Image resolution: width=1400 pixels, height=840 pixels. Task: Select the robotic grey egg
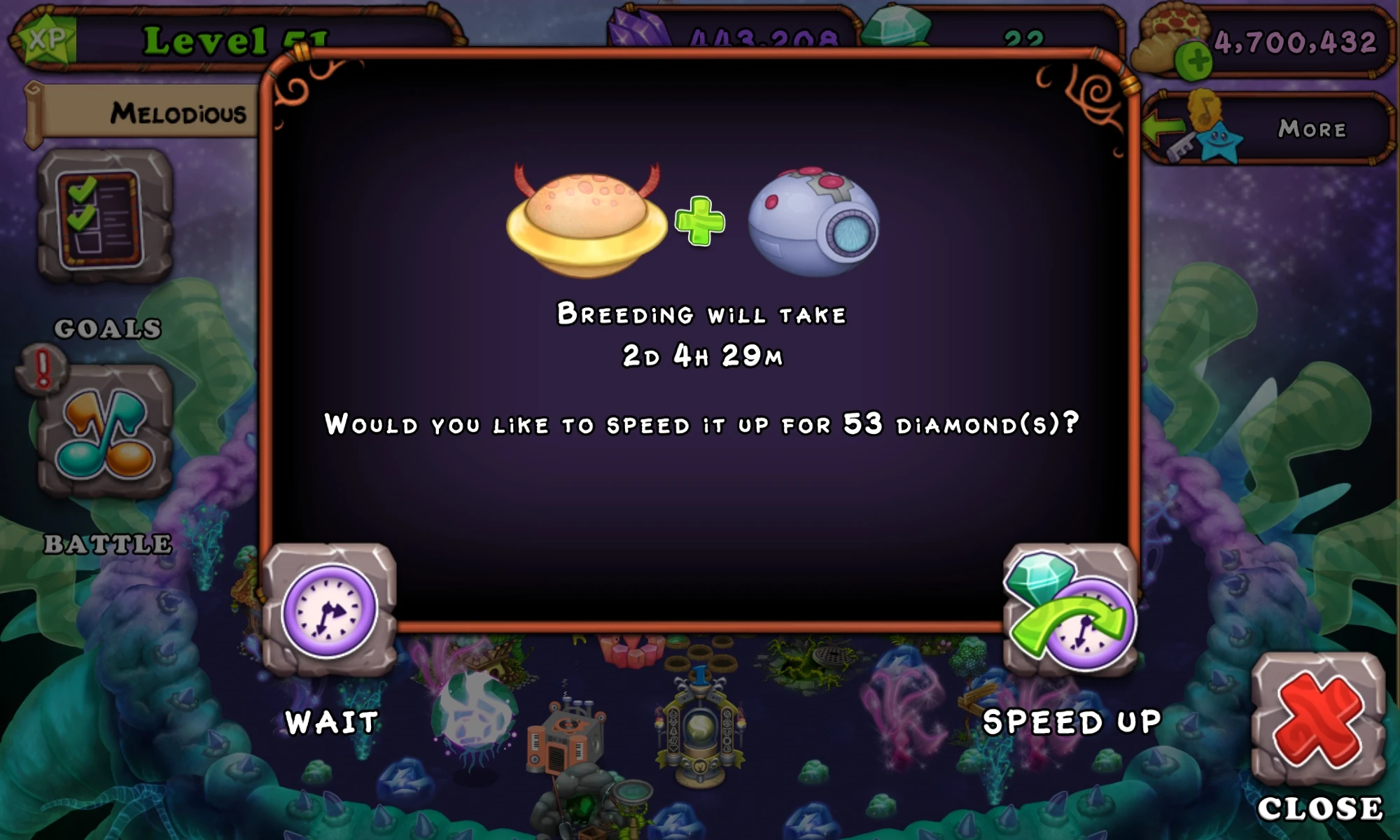click(x=815, y=220)
